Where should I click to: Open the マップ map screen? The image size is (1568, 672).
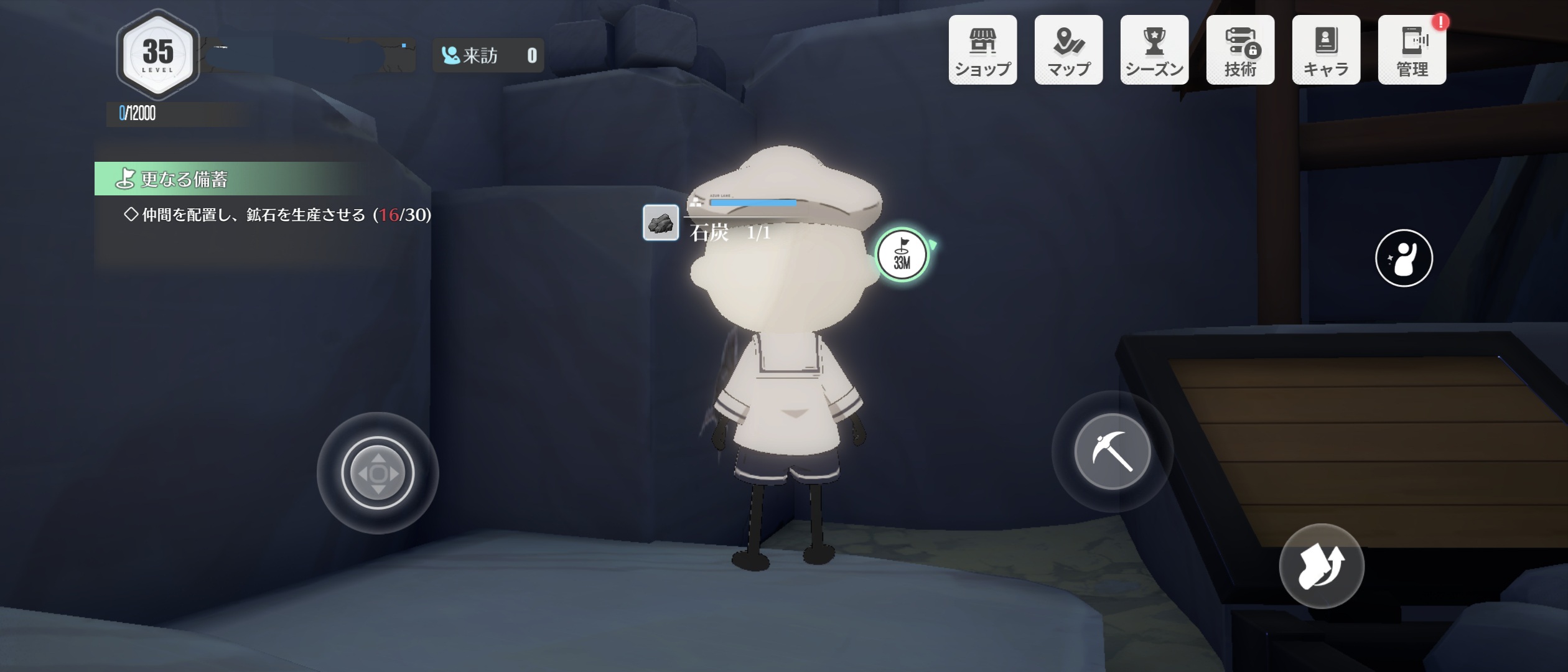click(1068, 50)
